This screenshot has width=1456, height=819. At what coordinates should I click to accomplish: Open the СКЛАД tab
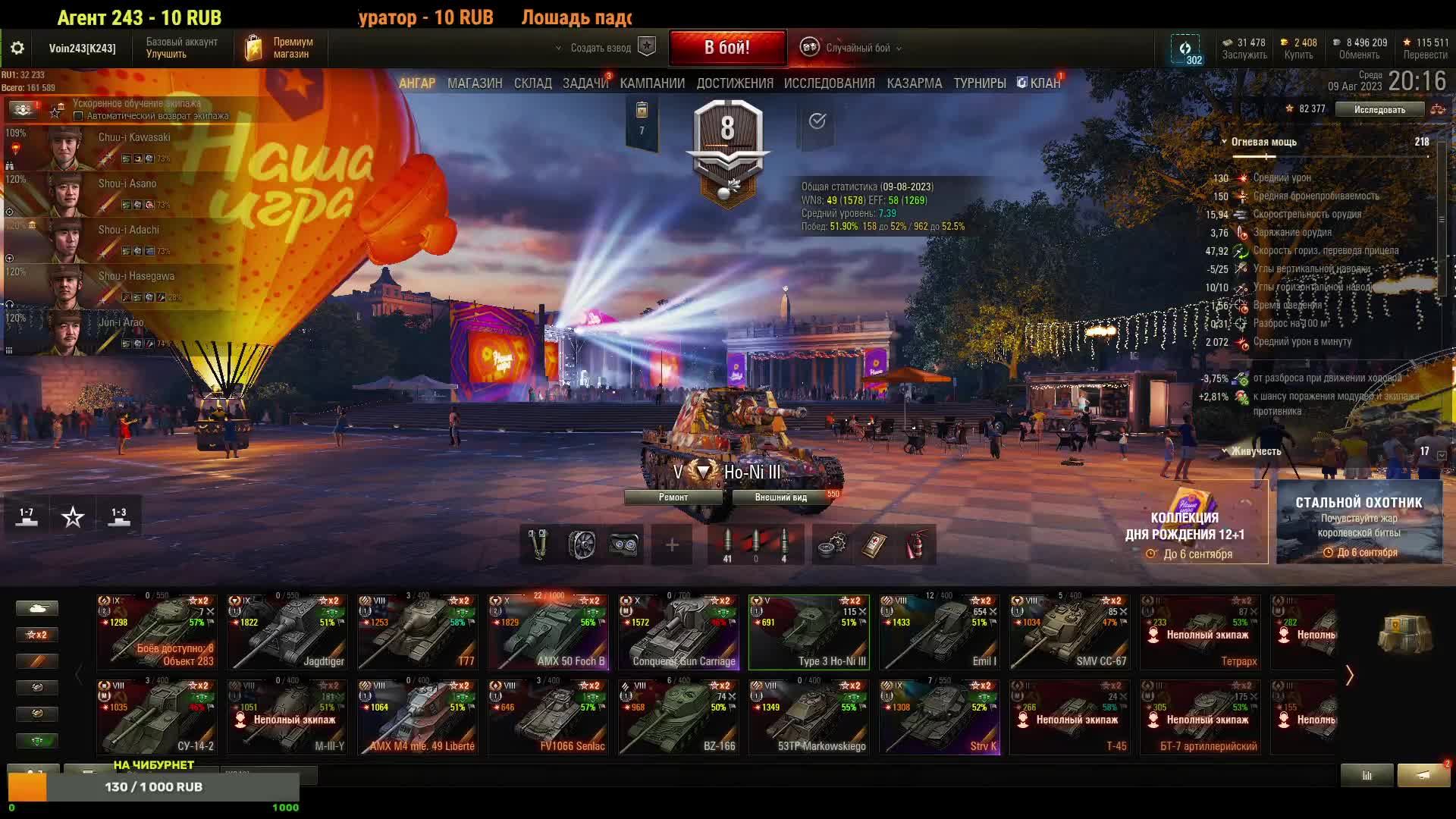click(x=533, y=83)
